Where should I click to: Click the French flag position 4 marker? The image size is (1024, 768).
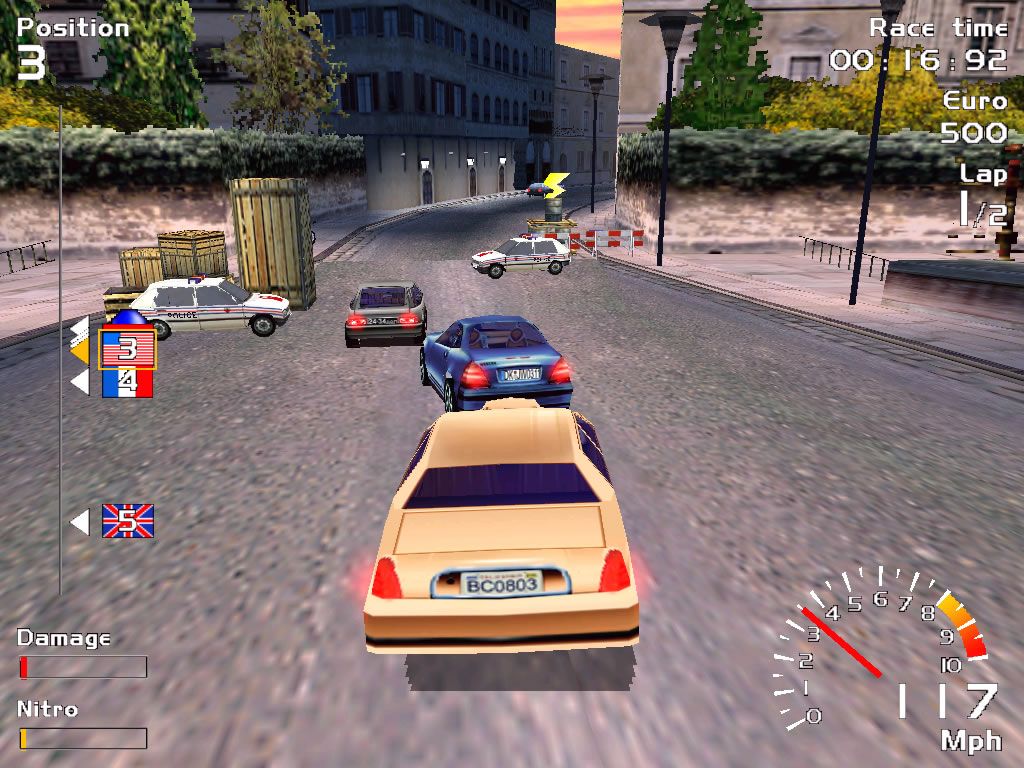click(127, 382)
